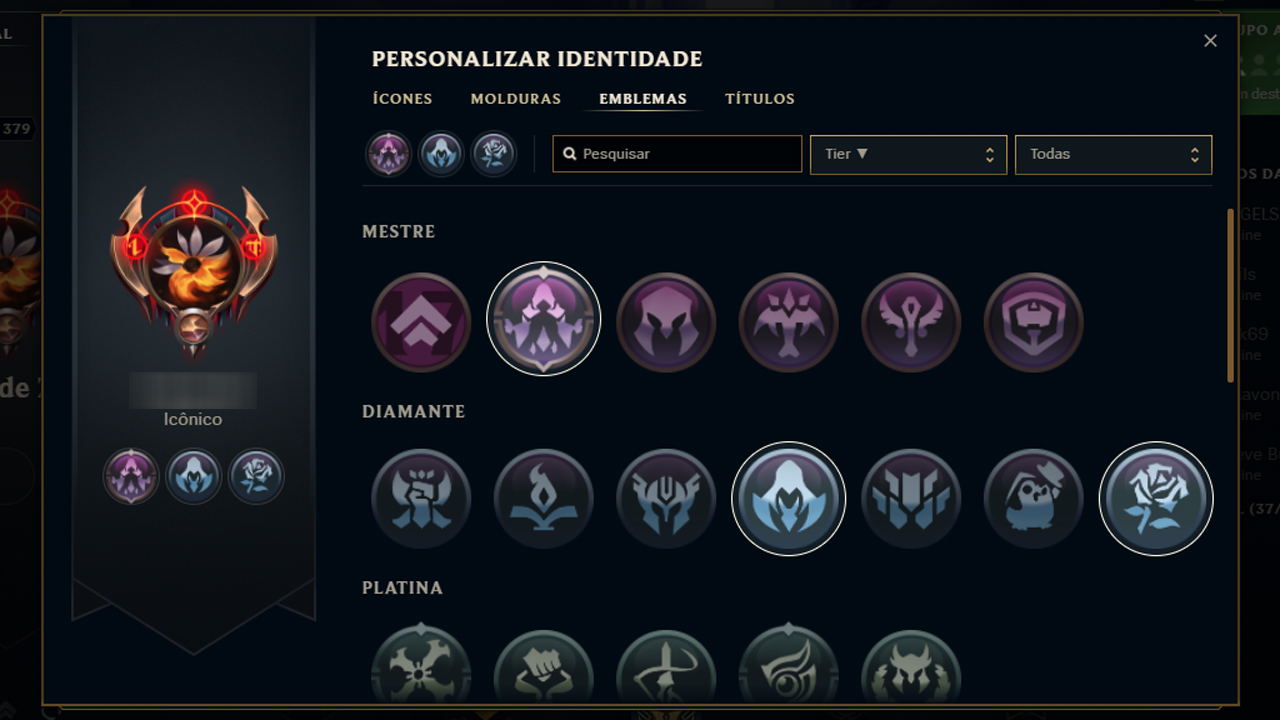
Task: Select the penguin emblem in the Diamante row
Action: pos(1034,498)
